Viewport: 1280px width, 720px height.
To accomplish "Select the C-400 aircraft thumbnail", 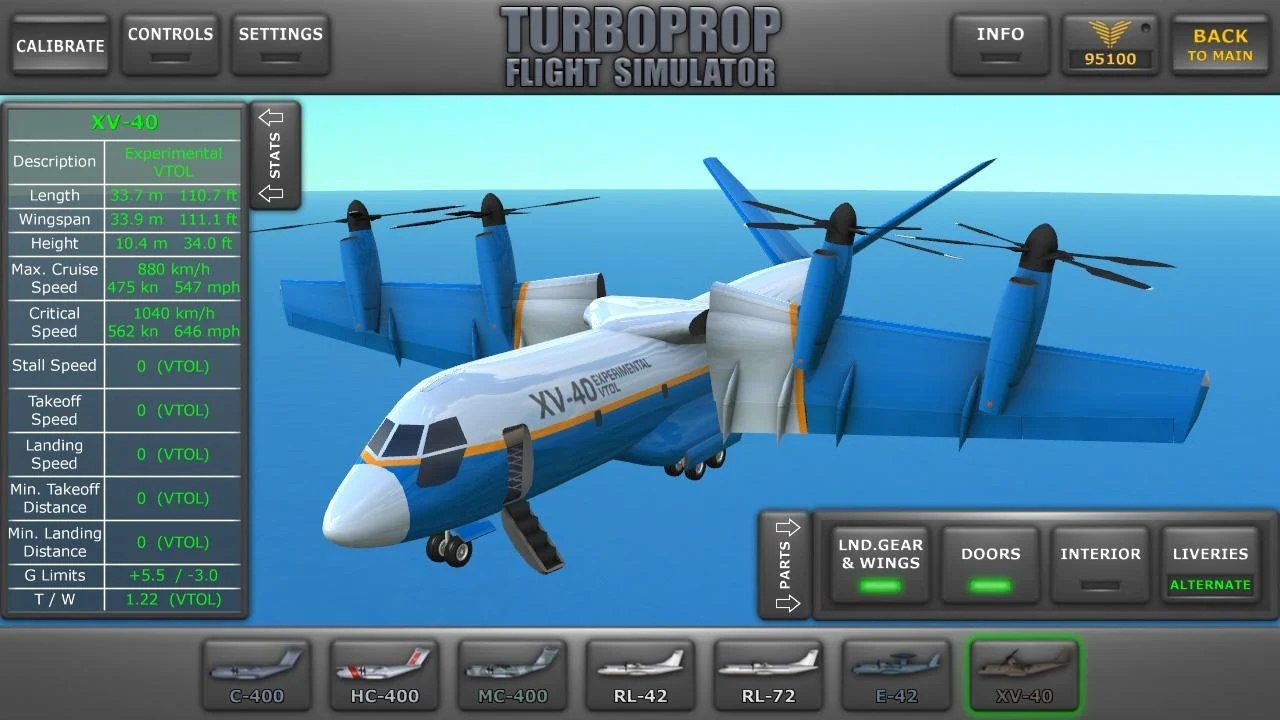I will (256, 674).
